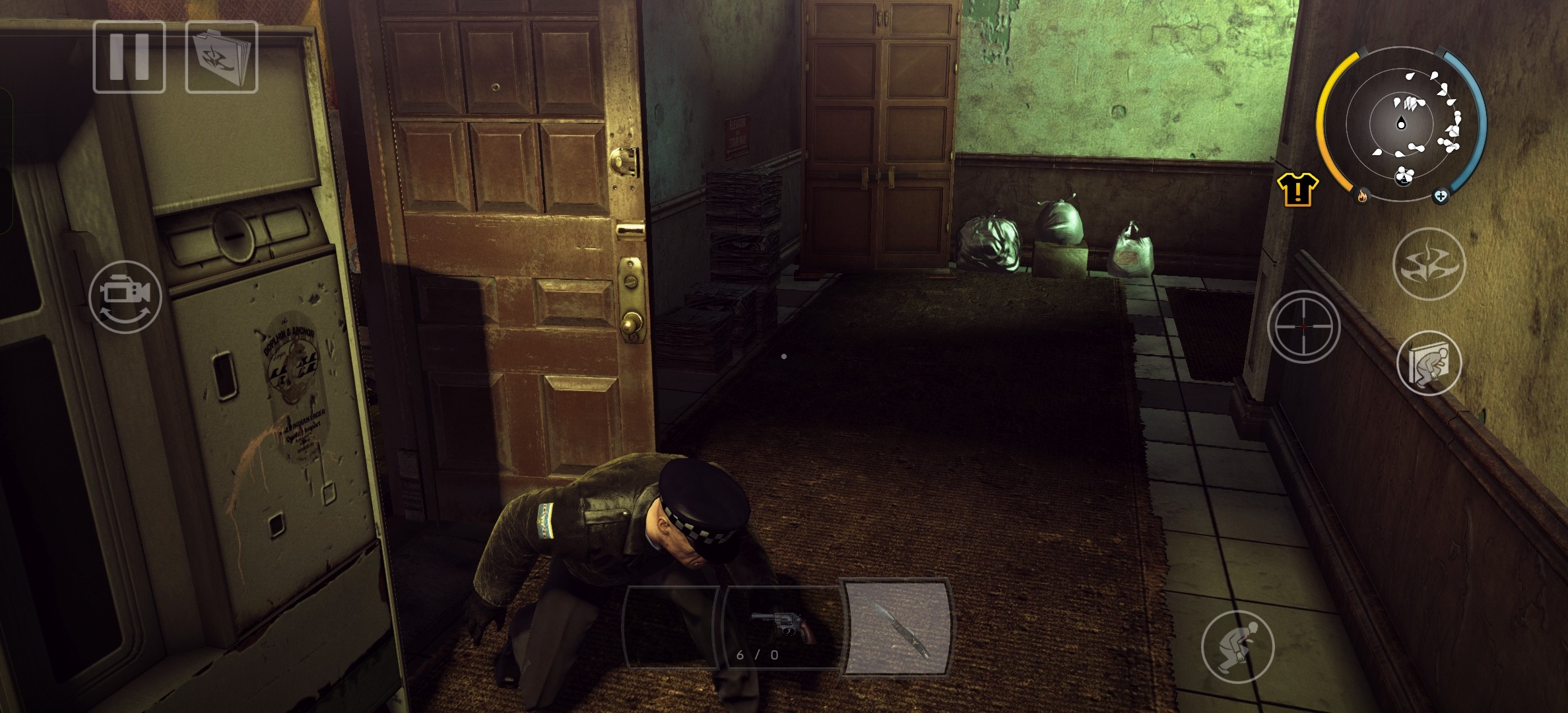This screenshot has height=713, width=1568.
Task: Select the knife weapon slot
Action: [x=898, y=628]
